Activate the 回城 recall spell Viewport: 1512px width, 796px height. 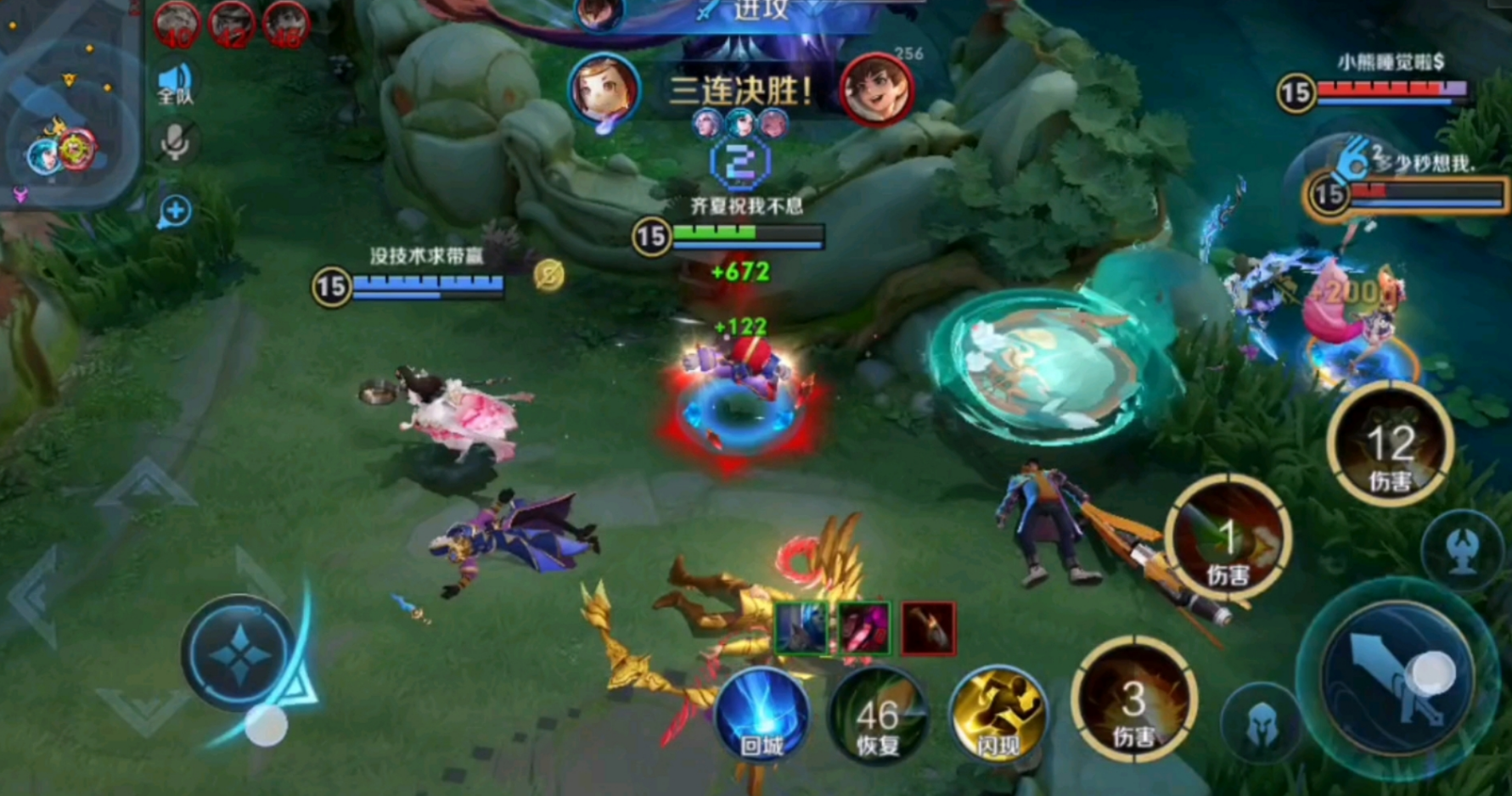pos(762,715)
